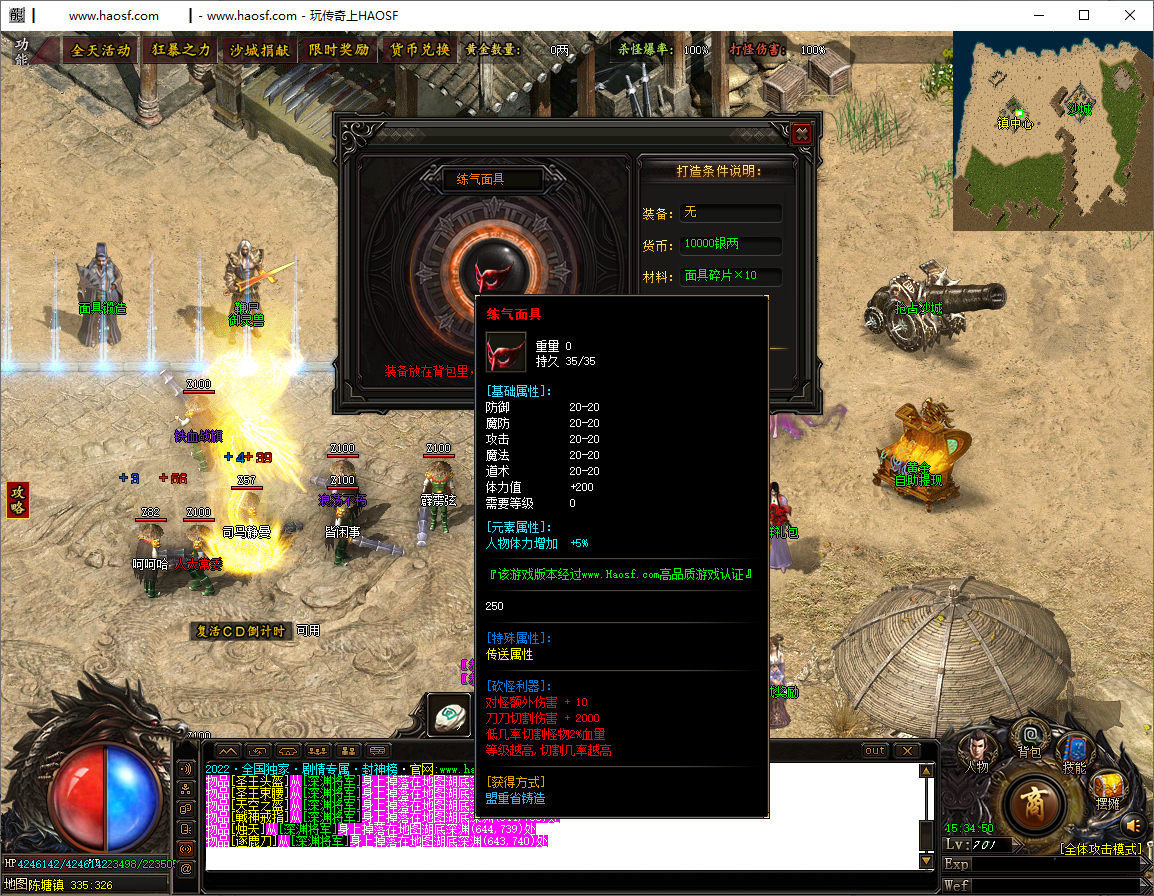Image resolution: width=1154 pixels, height=896 pixels.
Task: Select the 限时奖励 rewards button
Action: click(338, 50)
